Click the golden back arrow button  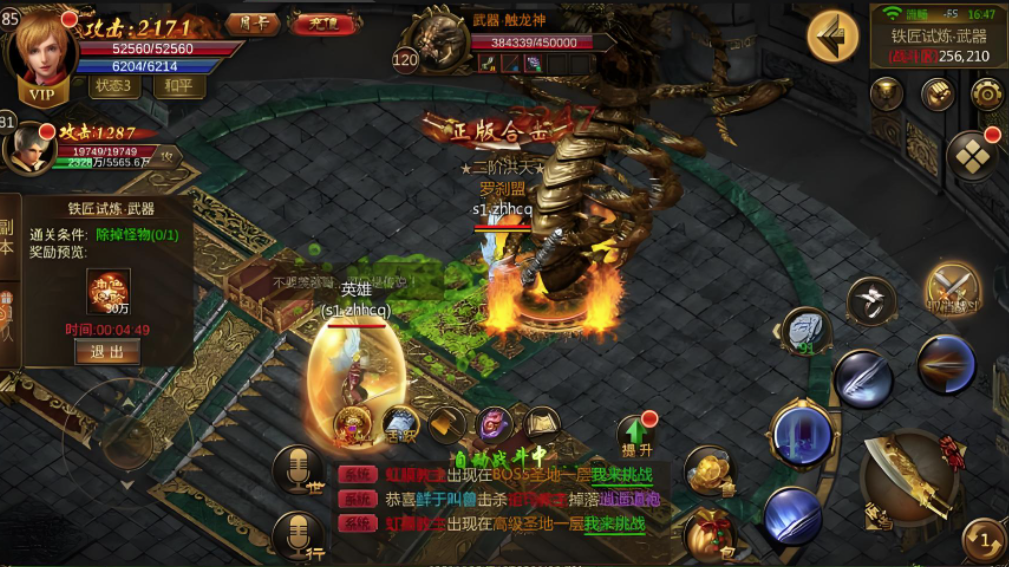point(832,36)
